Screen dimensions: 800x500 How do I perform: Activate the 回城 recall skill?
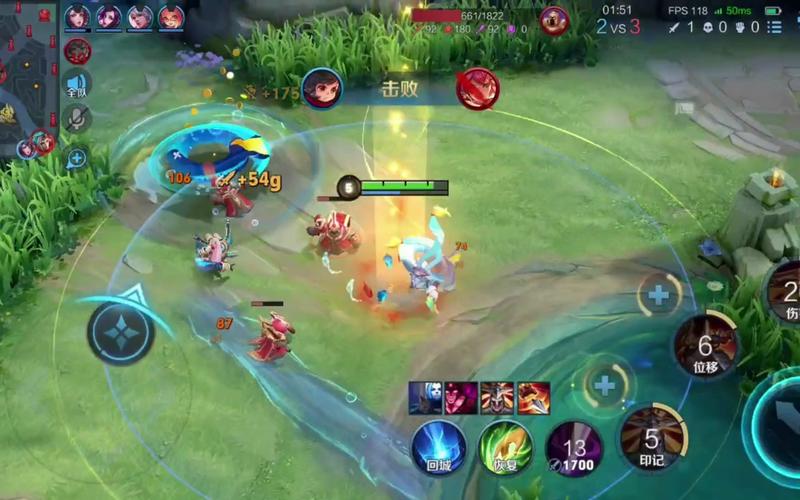[438, 447]
